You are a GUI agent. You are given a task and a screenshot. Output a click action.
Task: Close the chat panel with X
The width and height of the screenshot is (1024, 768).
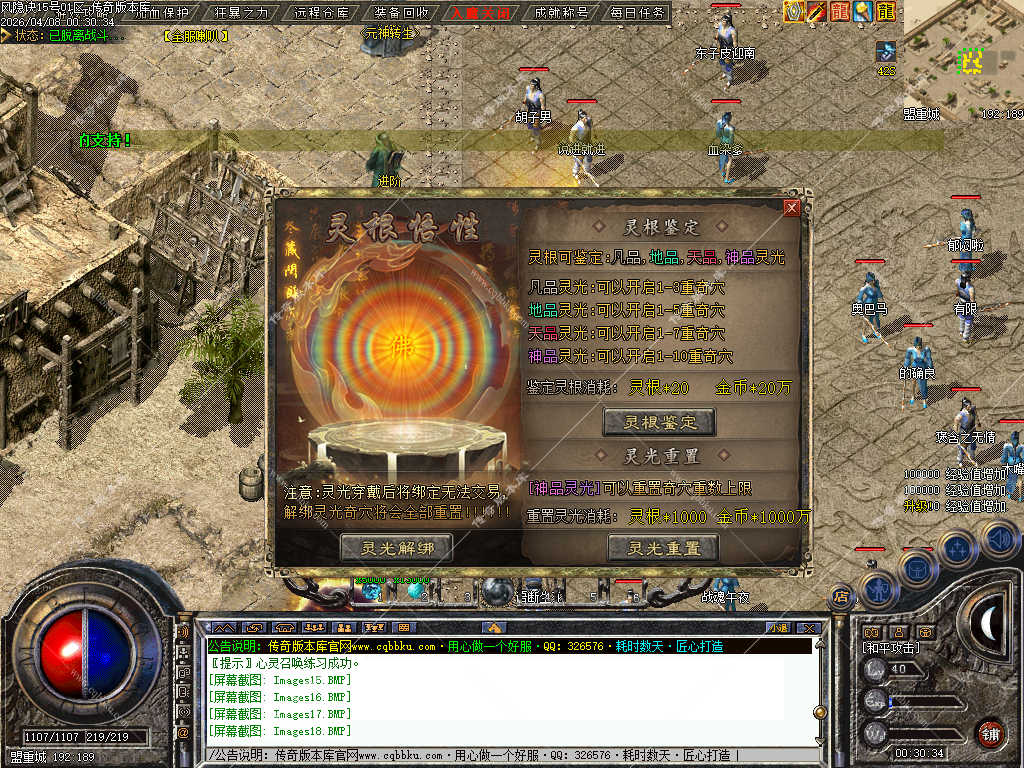tap(810, 628)
